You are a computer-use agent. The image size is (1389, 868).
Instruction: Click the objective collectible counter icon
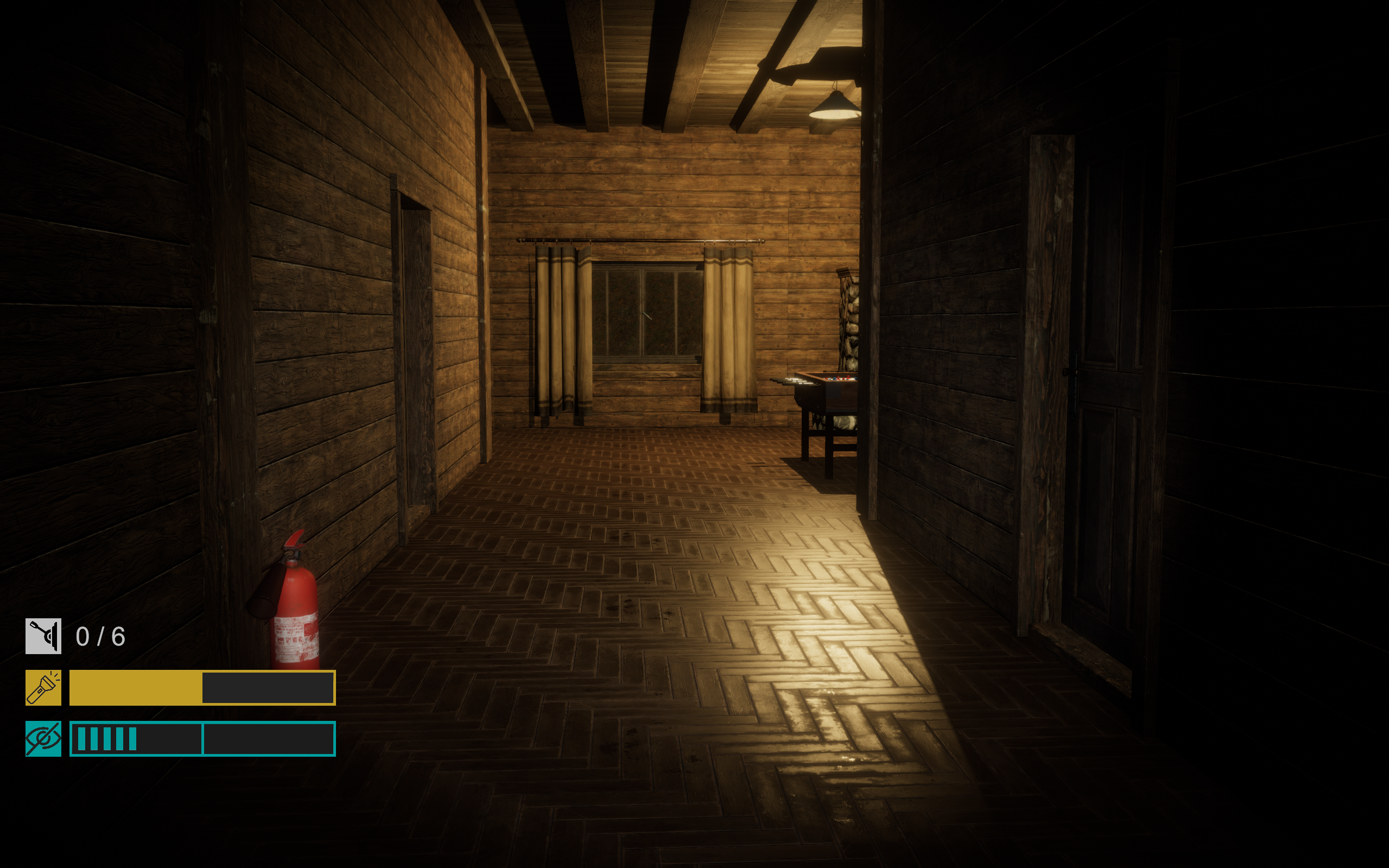tap(43, 636)
